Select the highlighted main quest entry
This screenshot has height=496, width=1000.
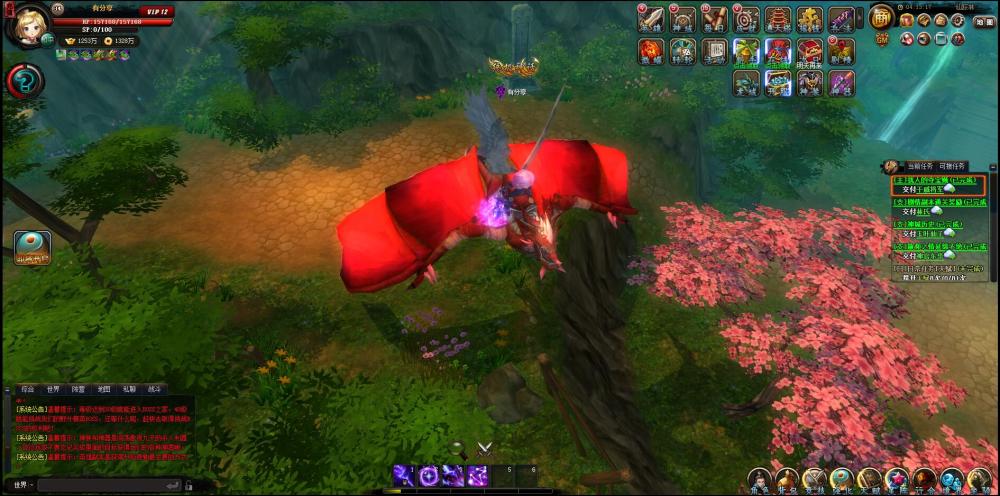point(938,183)
